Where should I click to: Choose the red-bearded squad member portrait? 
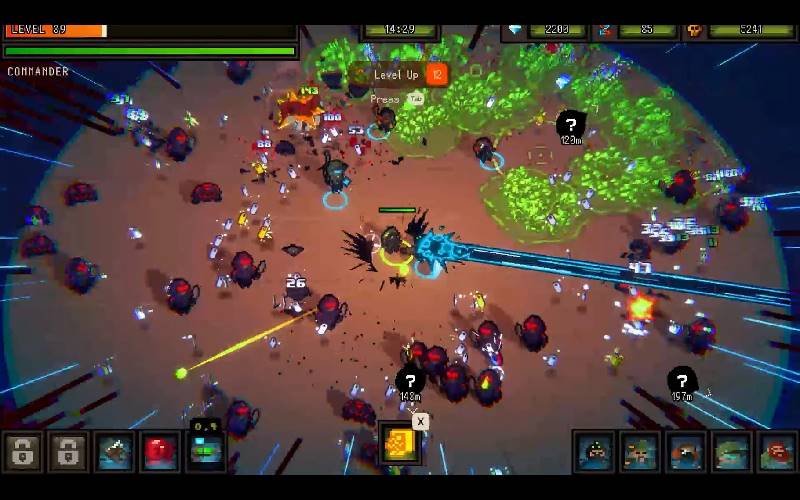pos(777,452)
